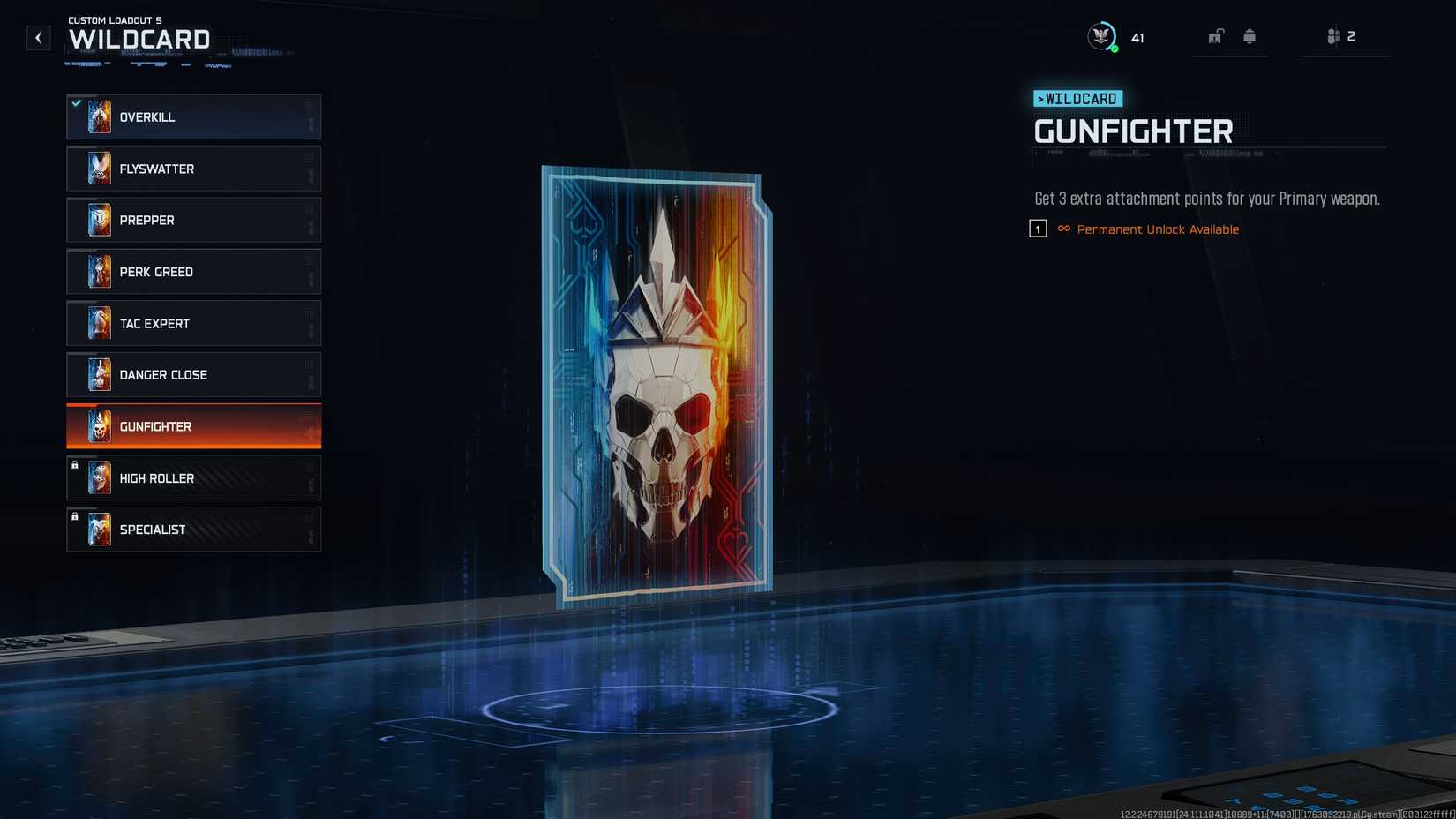This screenshot has width=1456, height=819.
Task: Click the level 41 rank emblem icon
Action: point(1101,36)
